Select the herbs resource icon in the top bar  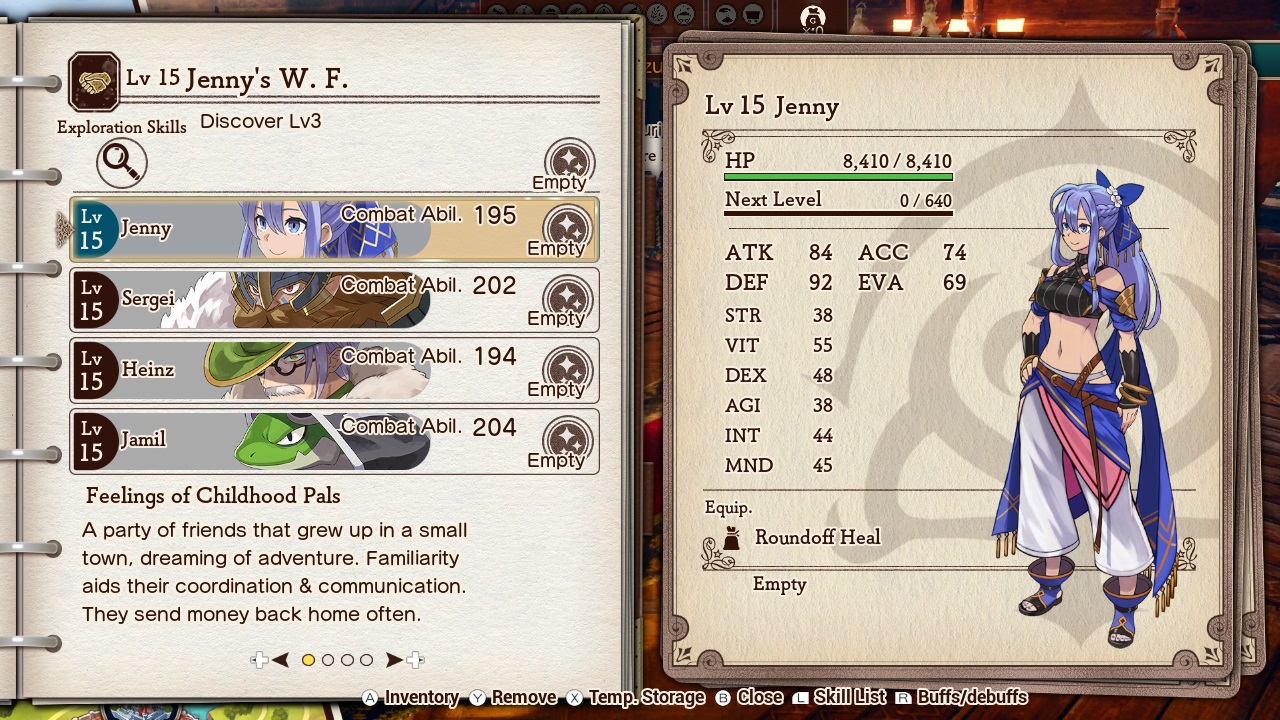pos(655,14)
